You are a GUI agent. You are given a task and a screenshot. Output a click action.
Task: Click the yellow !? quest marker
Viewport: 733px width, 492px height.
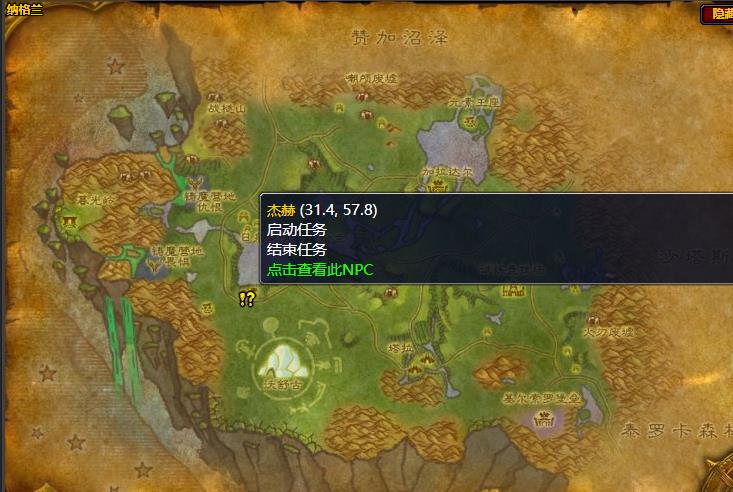coord(248,298)
